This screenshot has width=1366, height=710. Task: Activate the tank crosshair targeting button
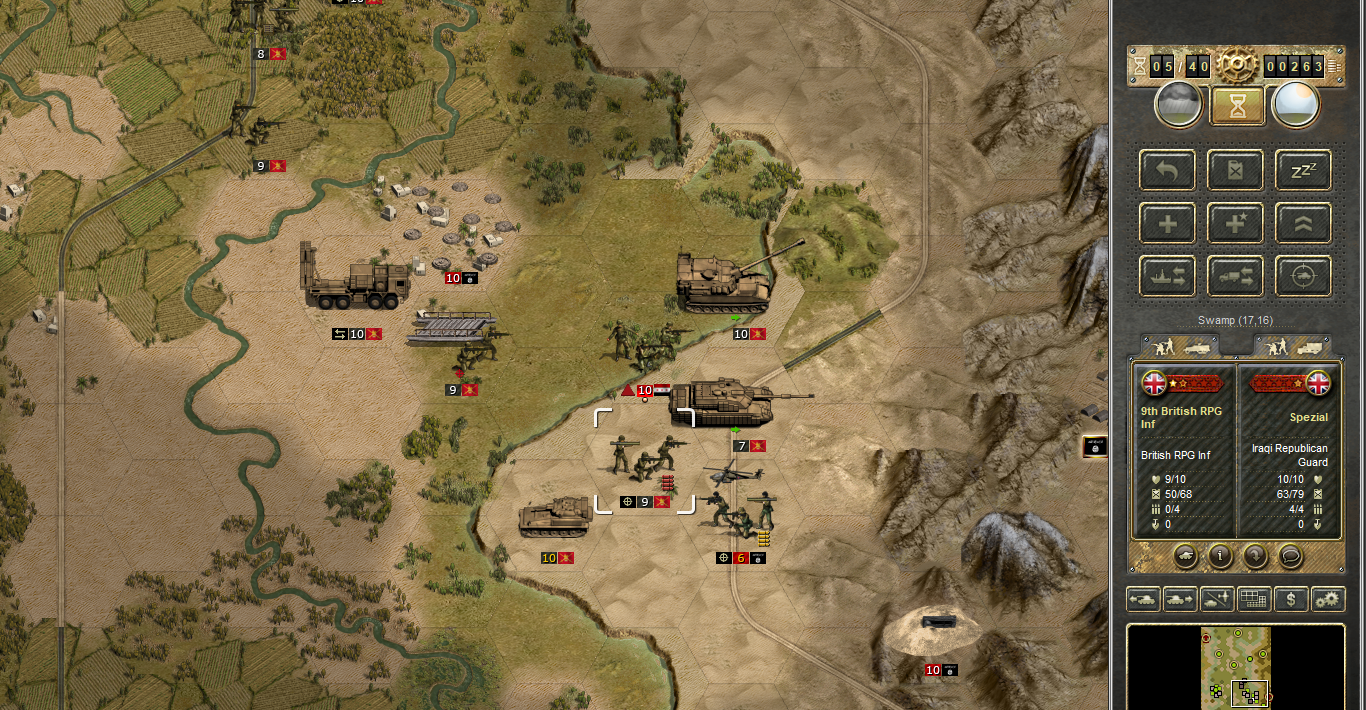pyautogui.click(x=1303, y=276)
